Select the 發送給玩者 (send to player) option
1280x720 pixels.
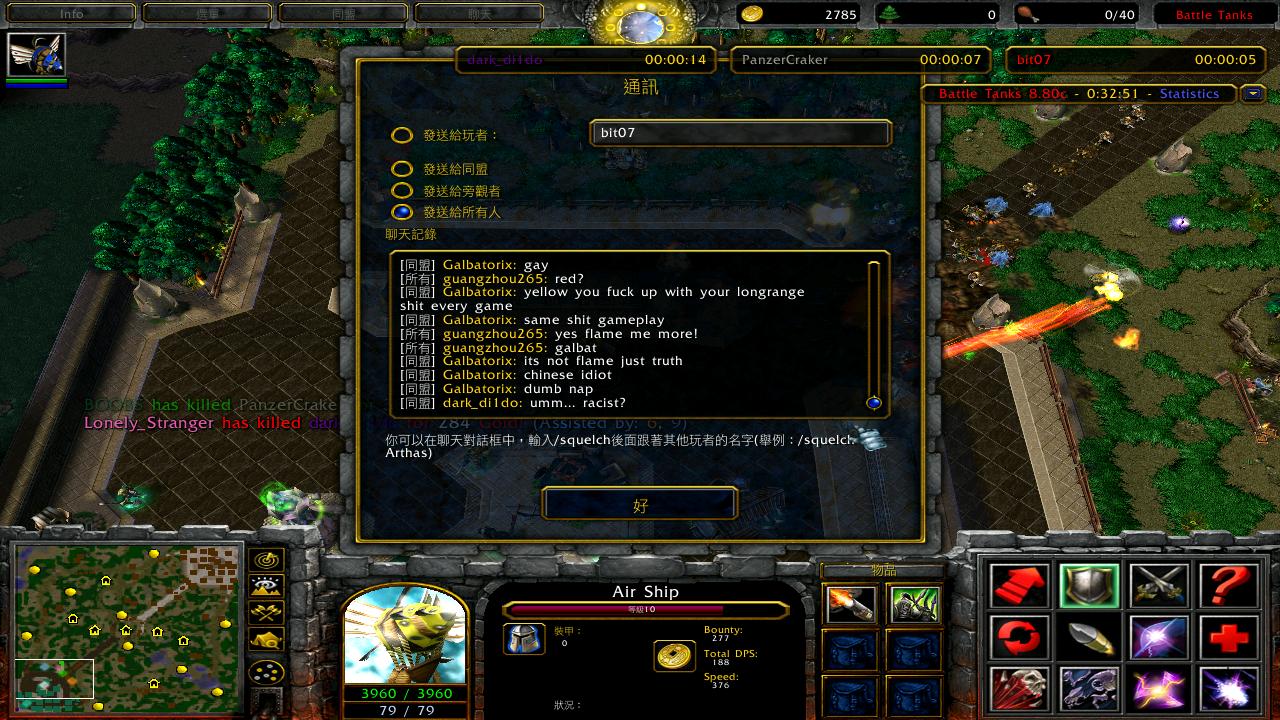(402, 136)
